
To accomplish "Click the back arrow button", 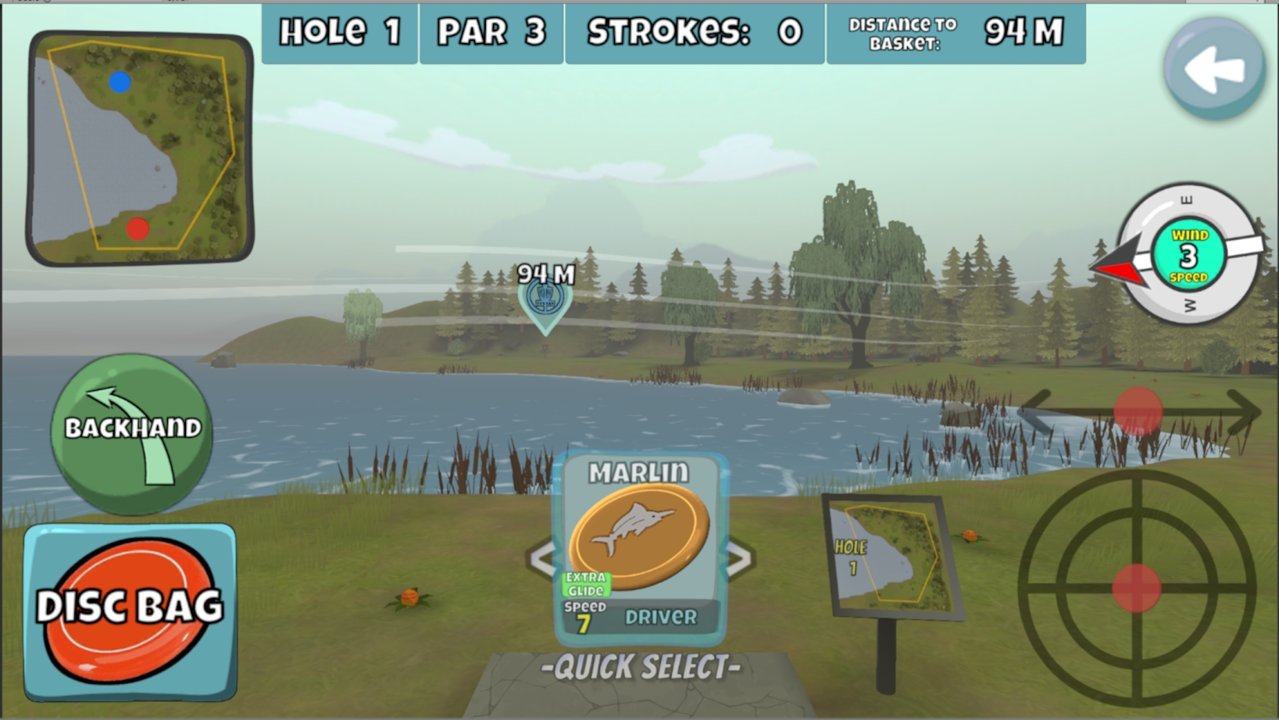I will (x=1214, y=69).
